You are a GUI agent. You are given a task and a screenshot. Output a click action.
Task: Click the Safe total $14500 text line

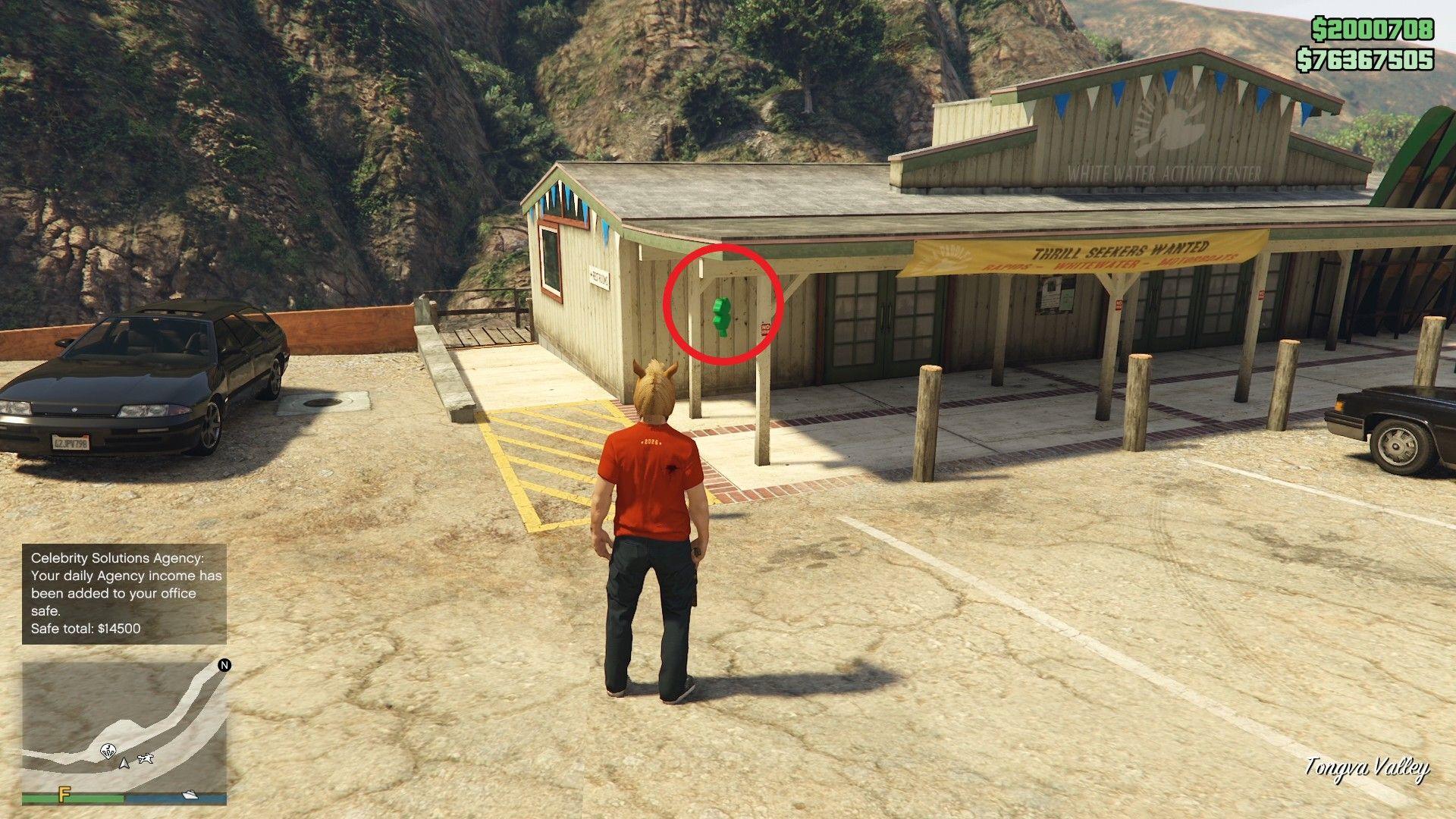(87, 627)
